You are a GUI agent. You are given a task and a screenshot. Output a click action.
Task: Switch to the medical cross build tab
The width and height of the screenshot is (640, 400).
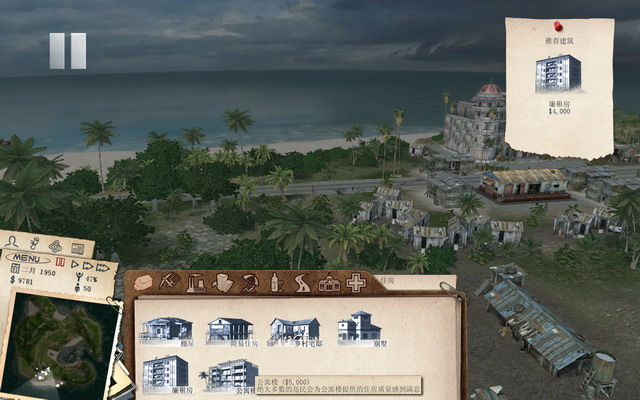point(355,283)
